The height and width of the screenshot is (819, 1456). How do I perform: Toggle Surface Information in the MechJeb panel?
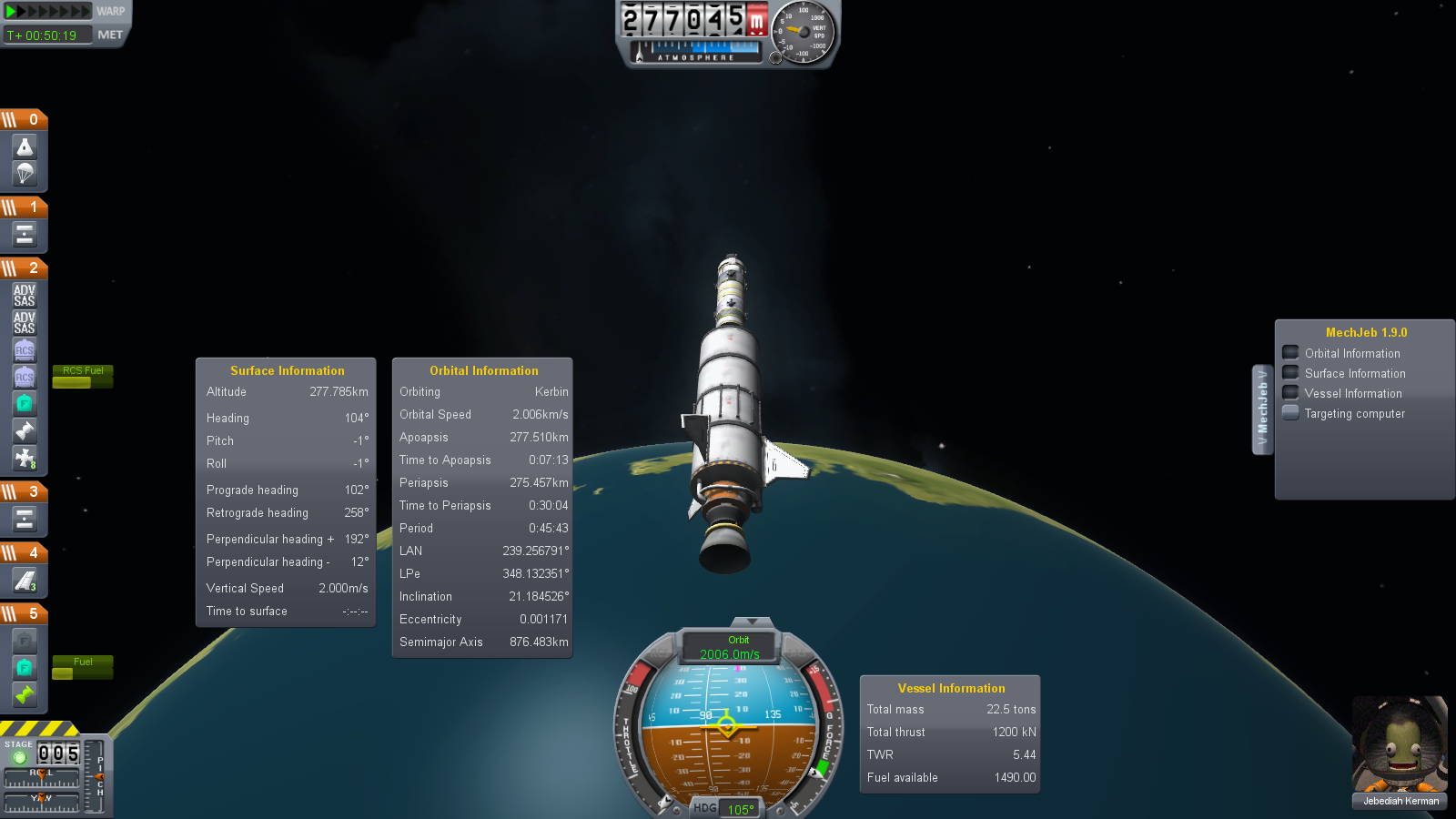coord(1289,373)
